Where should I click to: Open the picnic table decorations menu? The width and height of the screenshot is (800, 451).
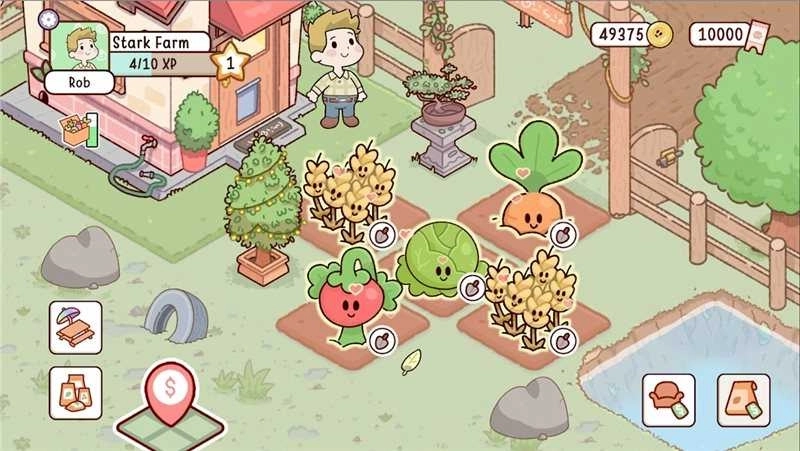tap(76, 327)
